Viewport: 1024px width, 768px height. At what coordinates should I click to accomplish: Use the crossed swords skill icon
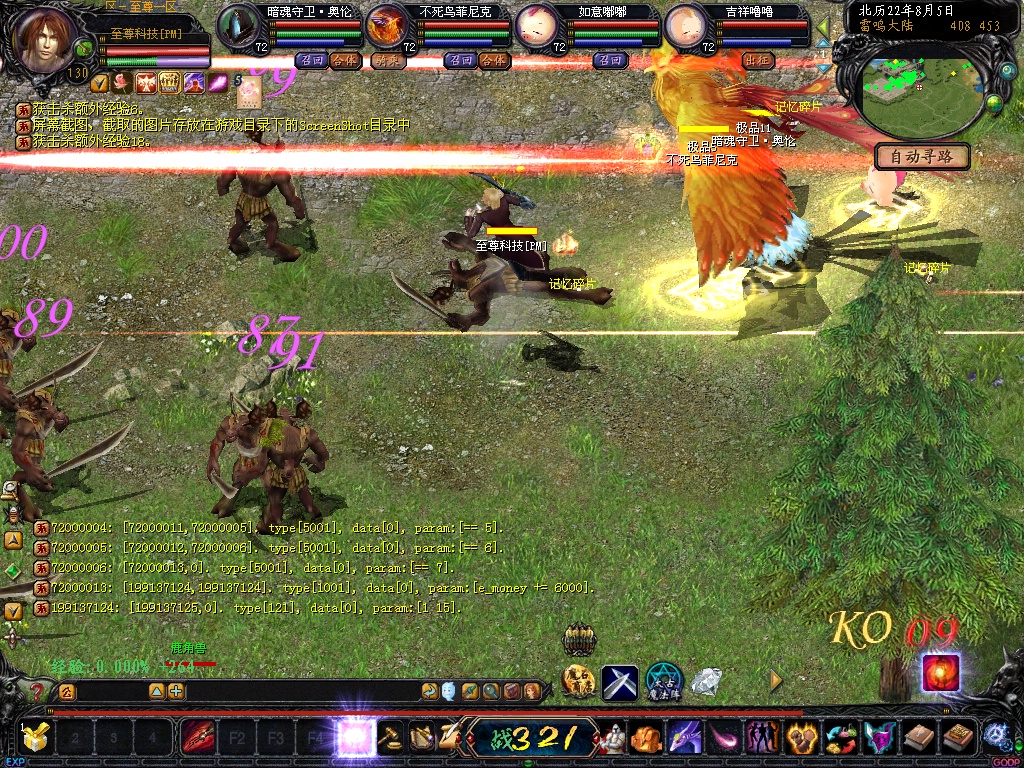click(620, 683)
